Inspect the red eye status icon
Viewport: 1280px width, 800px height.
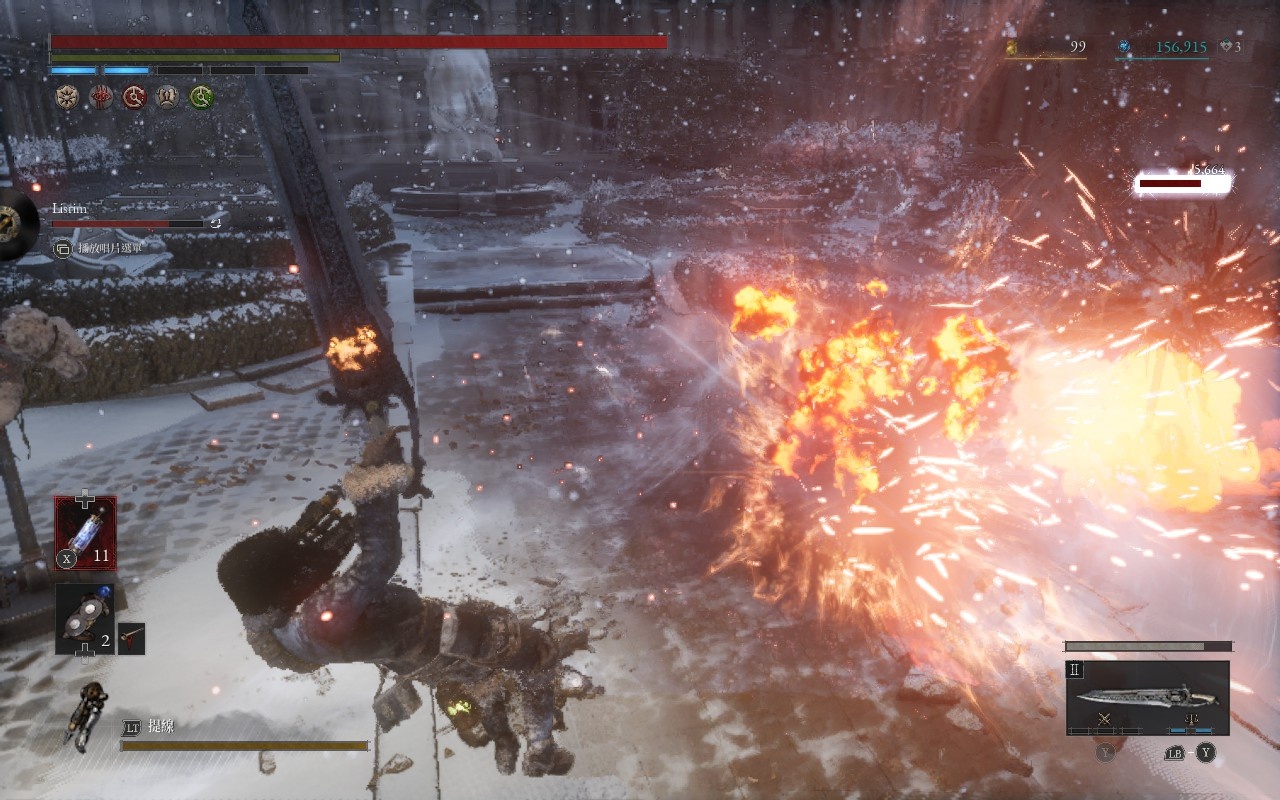pos(101,97)
